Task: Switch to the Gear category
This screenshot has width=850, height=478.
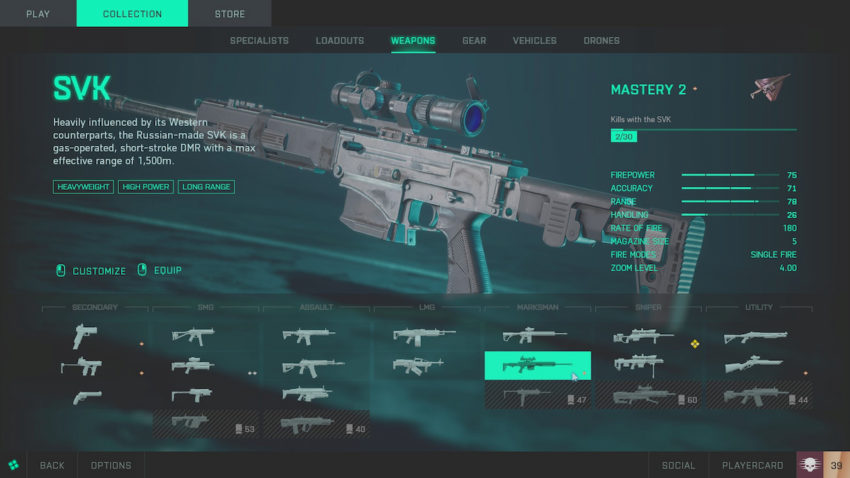Action: [x=474, y=41]
